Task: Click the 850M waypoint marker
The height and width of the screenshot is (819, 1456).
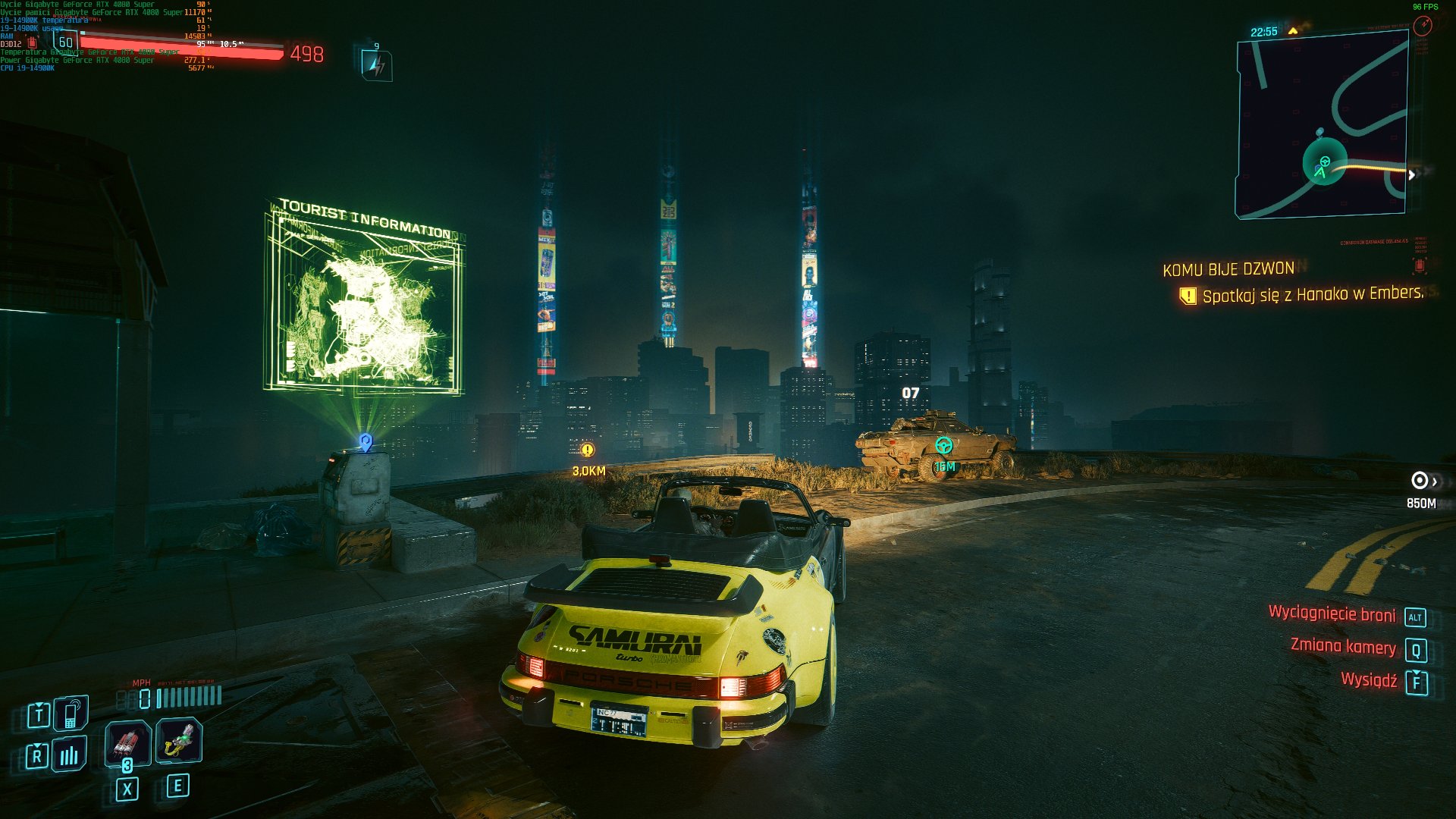Action: click(x=1419, y=481)
